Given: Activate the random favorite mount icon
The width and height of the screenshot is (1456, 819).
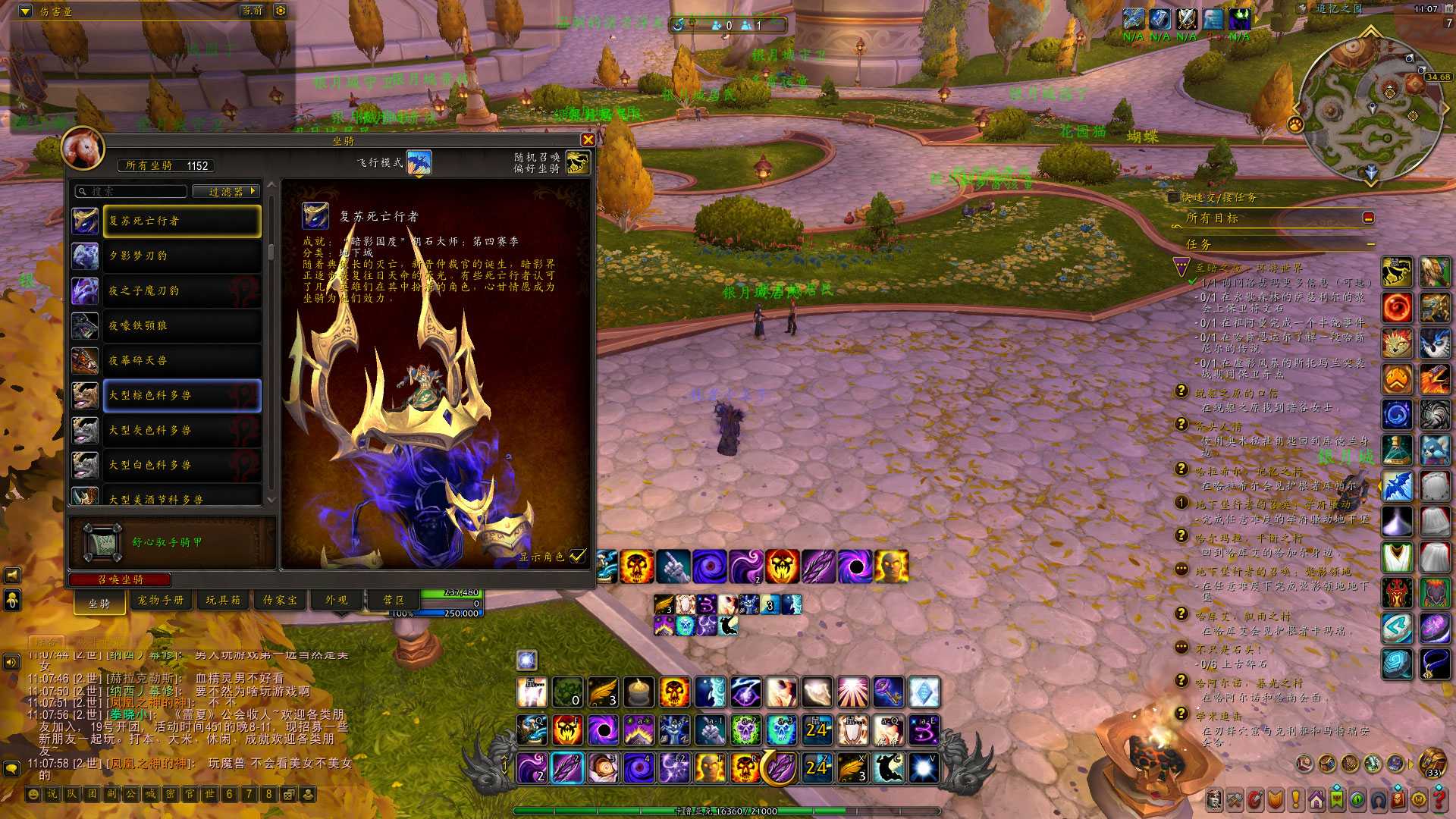Looking at the screenshot, I should [577, 162].
